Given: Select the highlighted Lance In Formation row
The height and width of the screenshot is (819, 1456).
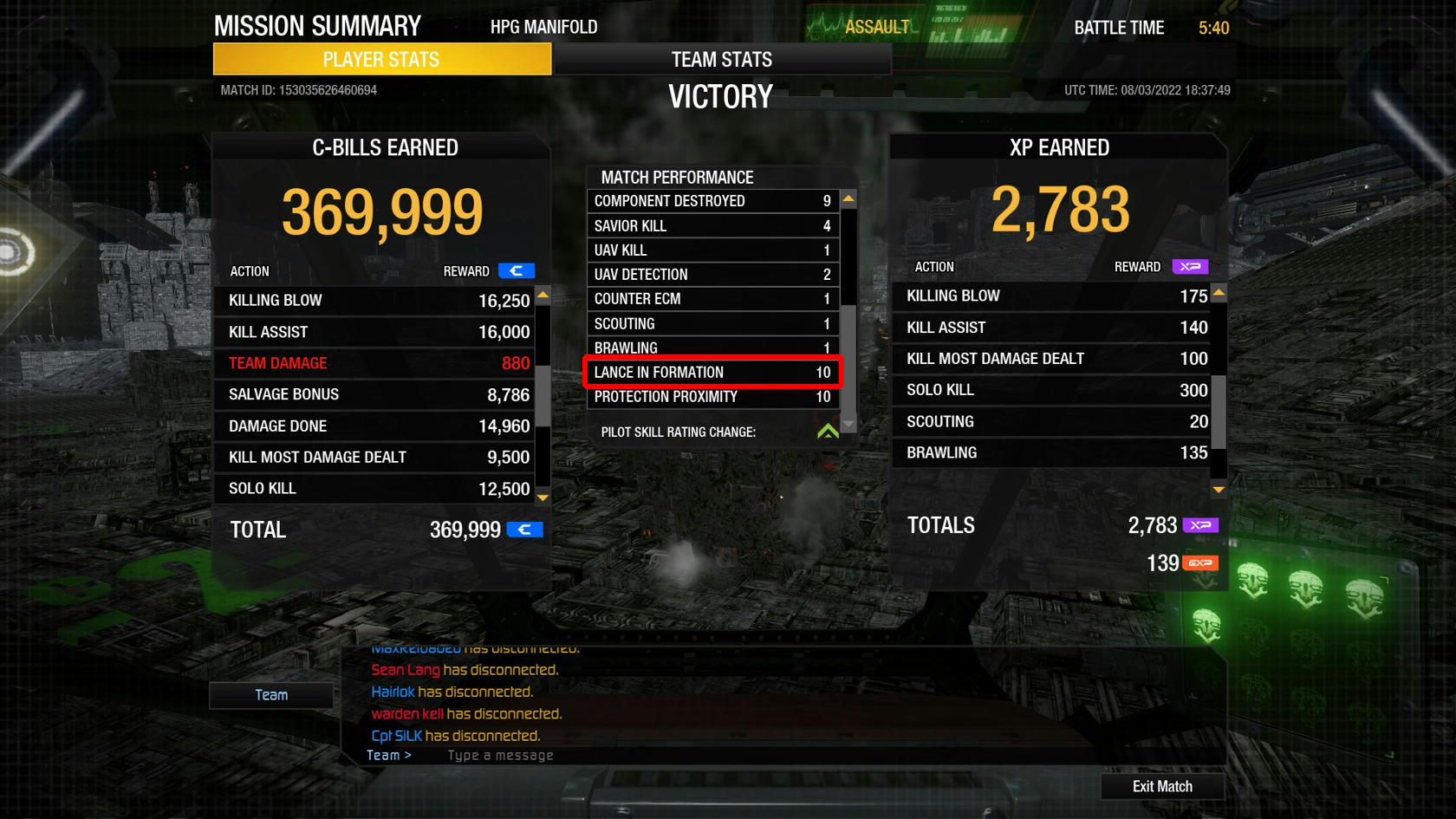Looking at the screenshot, I should point(711,372).
